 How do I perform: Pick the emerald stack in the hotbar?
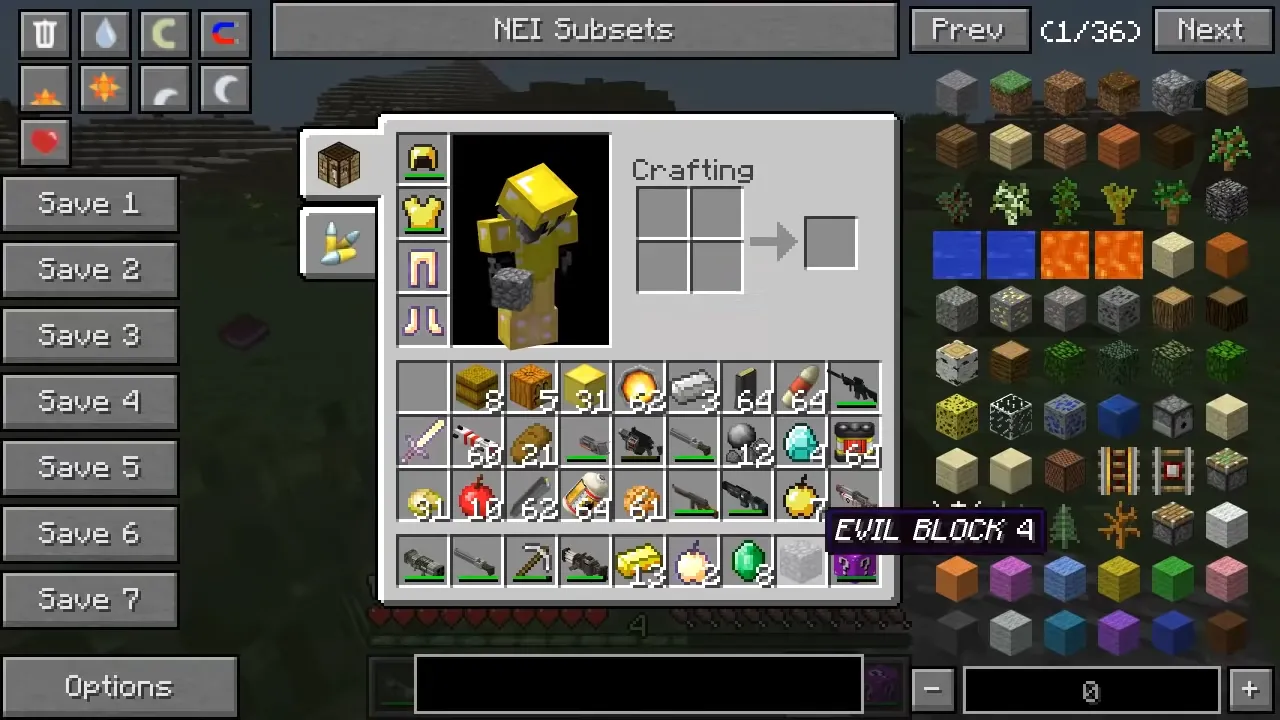747,561
